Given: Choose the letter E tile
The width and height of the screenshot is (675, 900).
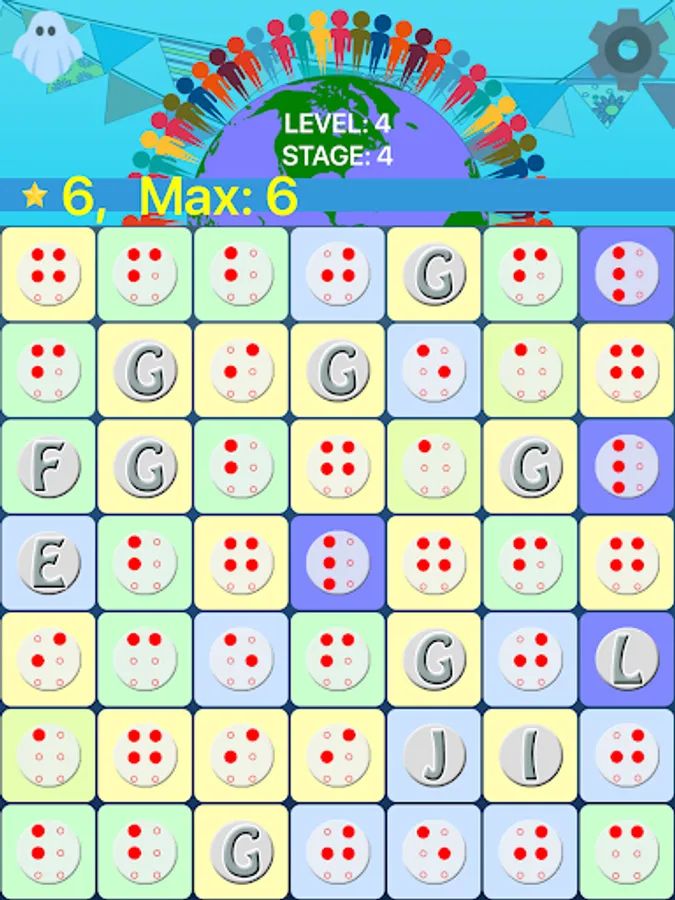Looking at the screenshot, I should pos(48,563).
